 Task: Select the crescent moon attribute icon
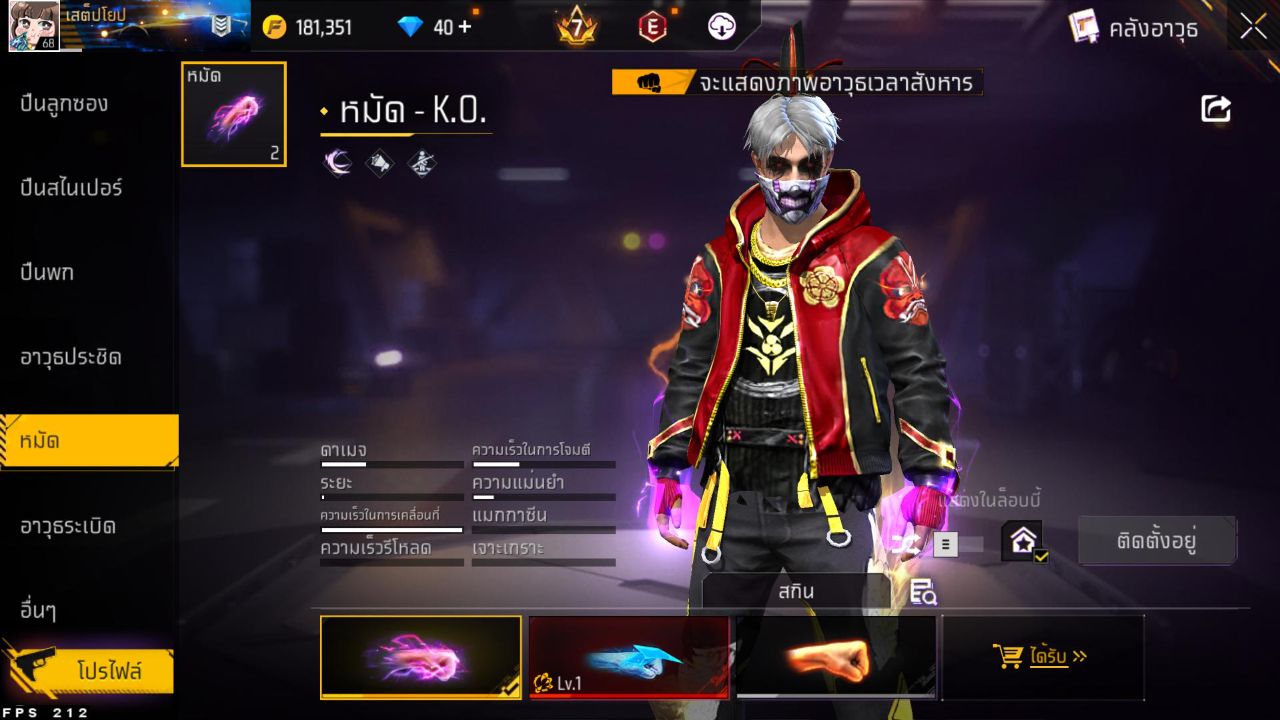pos(337,162)
